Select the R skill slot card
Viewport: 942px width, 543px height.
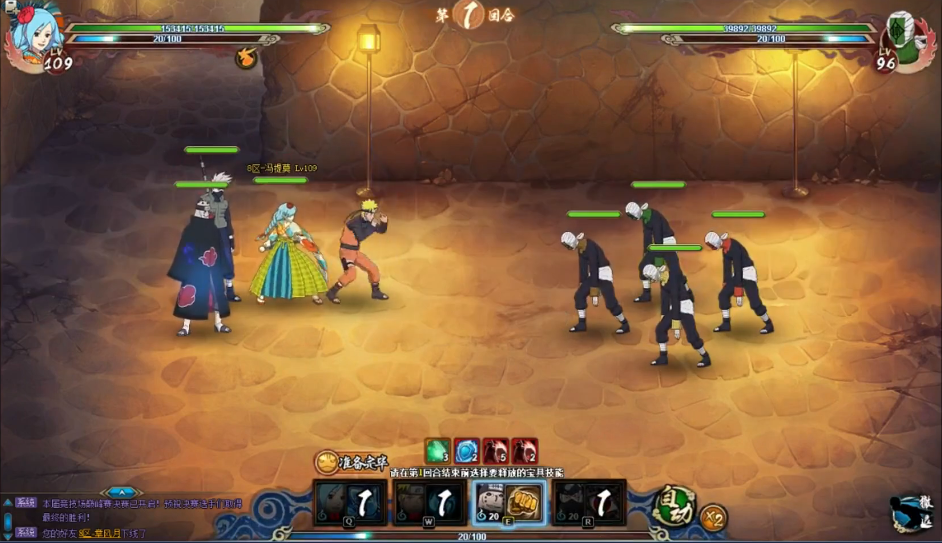click(589, 502)
